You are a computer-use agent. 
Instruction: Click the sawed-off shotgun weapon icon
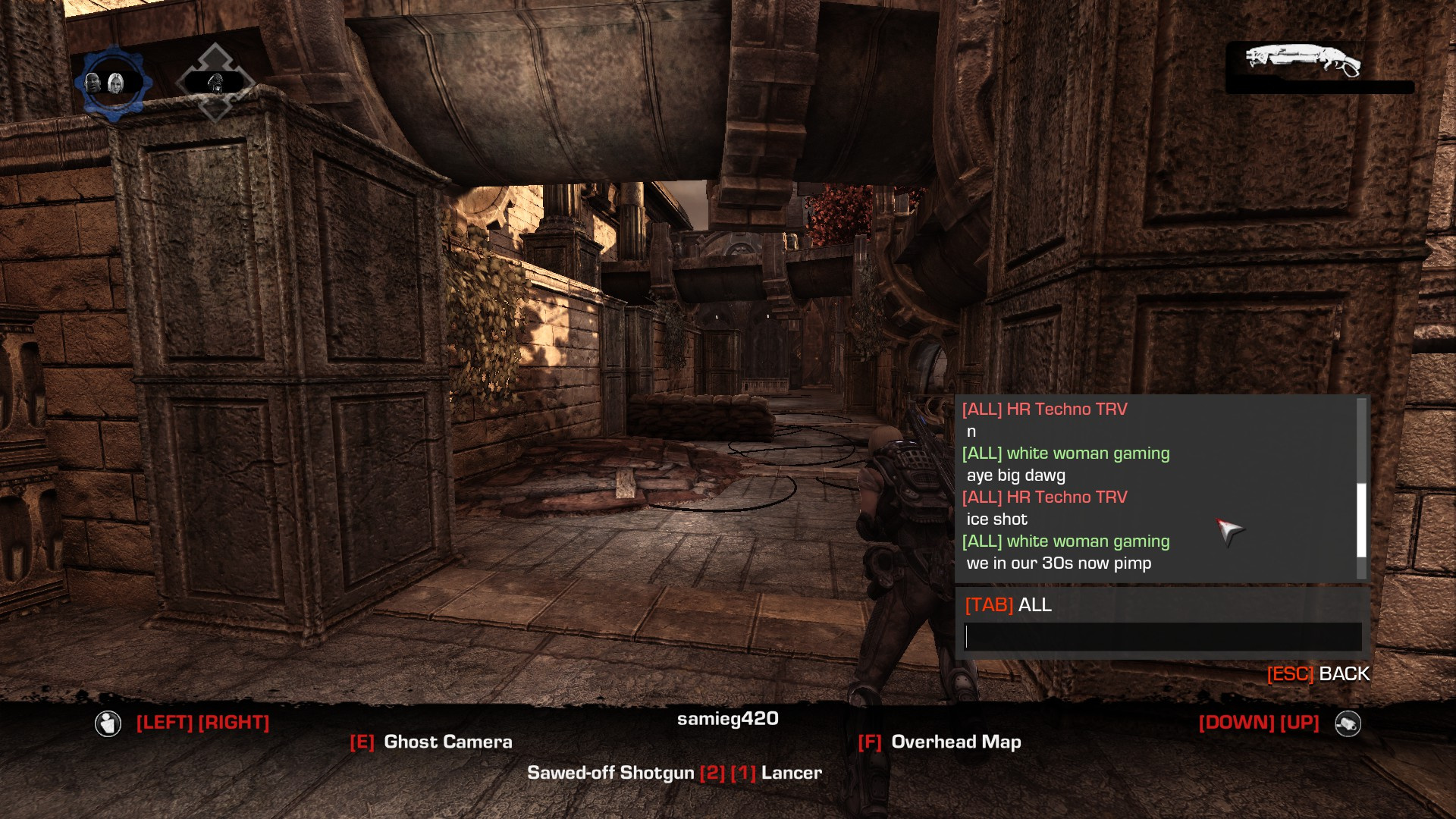[1303, 61]
